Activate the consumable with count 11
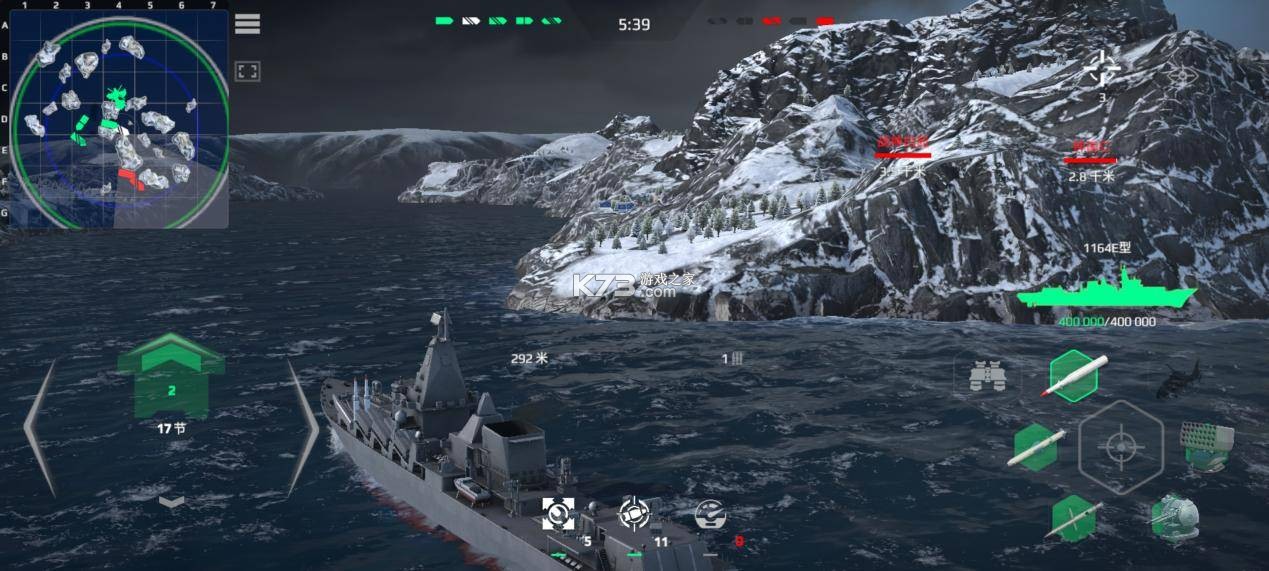Image resolution: width=1269 pixels, height=571 pixels. tap(634, 513)
